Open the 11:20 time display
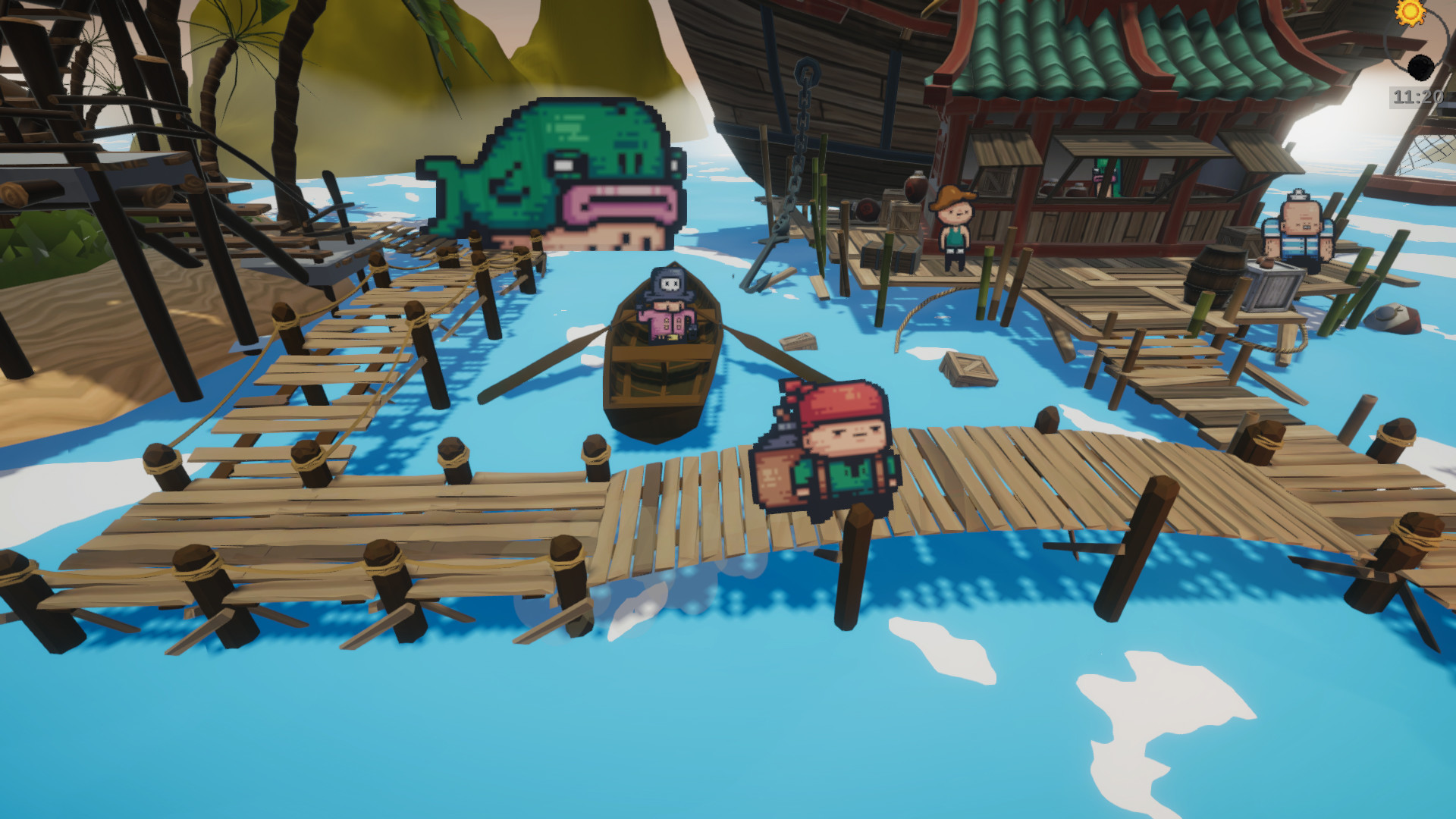This screenshot has width=1456, height=819. [1416, 97]
